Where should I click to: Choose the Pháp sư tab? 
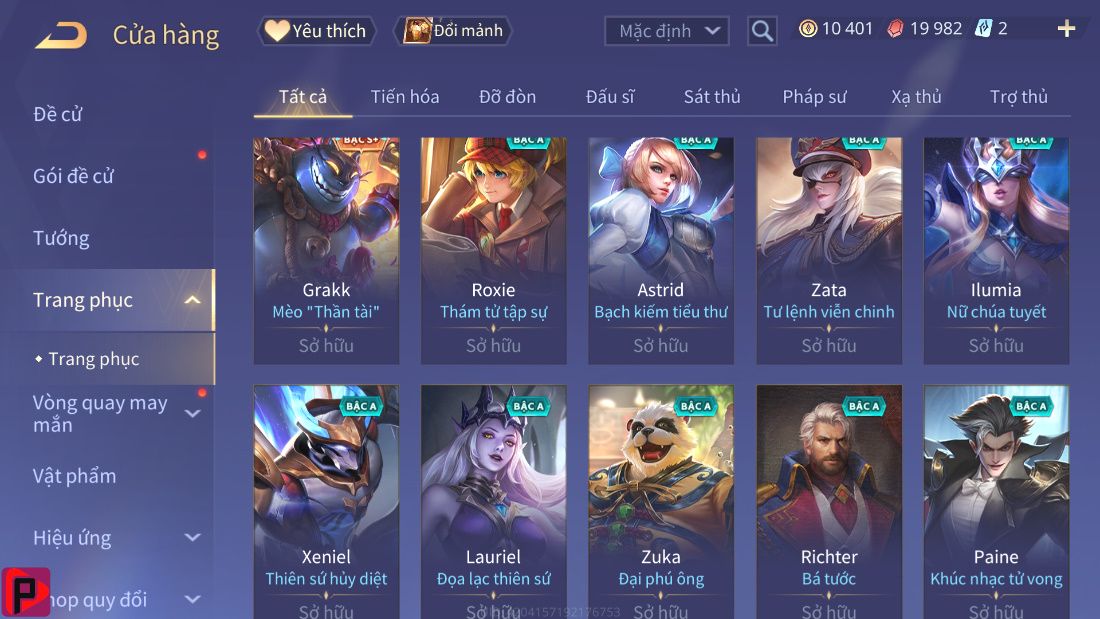(x=814, y=97)
